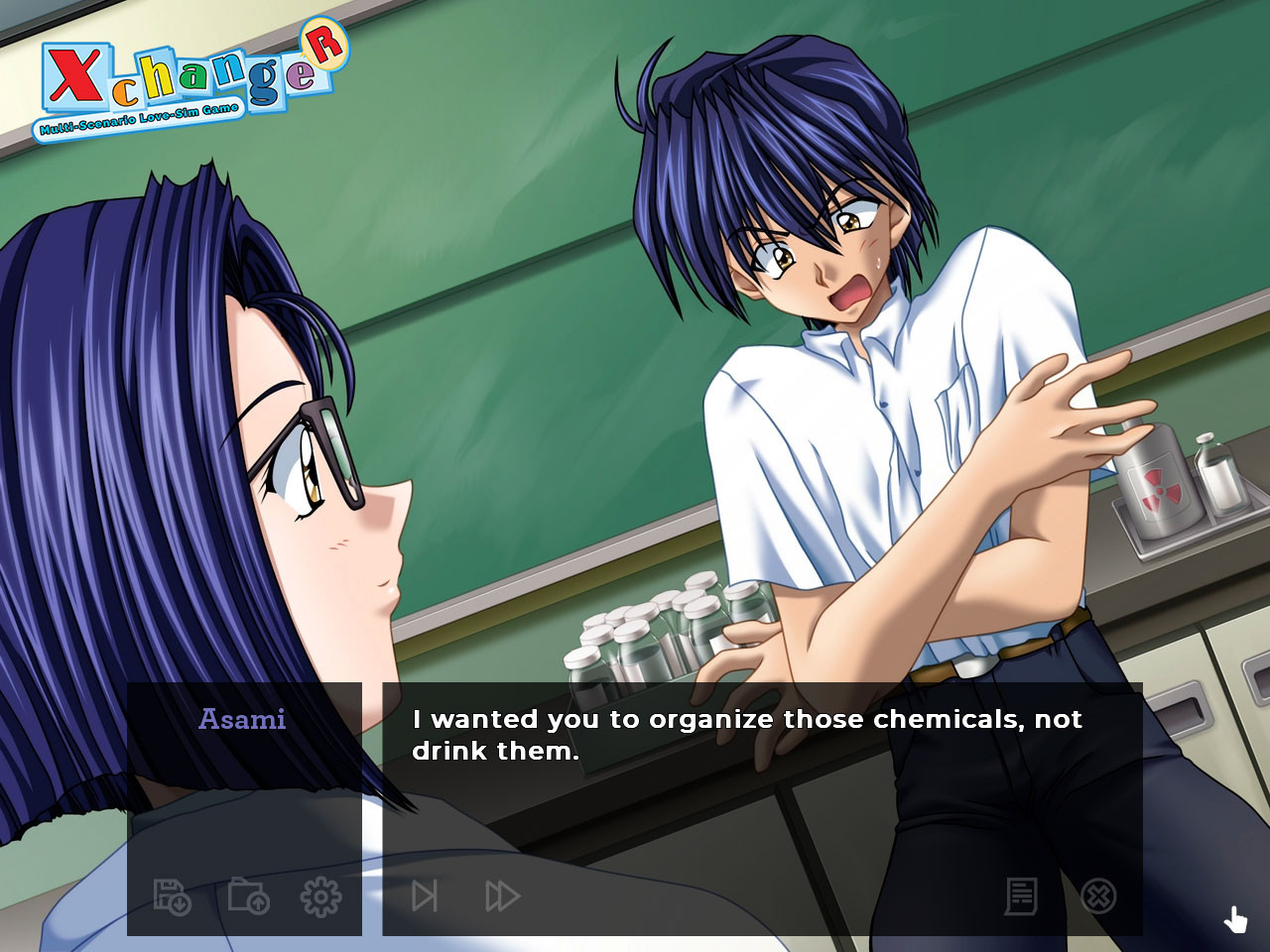Open the dialogue backlog text icon
1270x952 pixels.
[1020, 894]
